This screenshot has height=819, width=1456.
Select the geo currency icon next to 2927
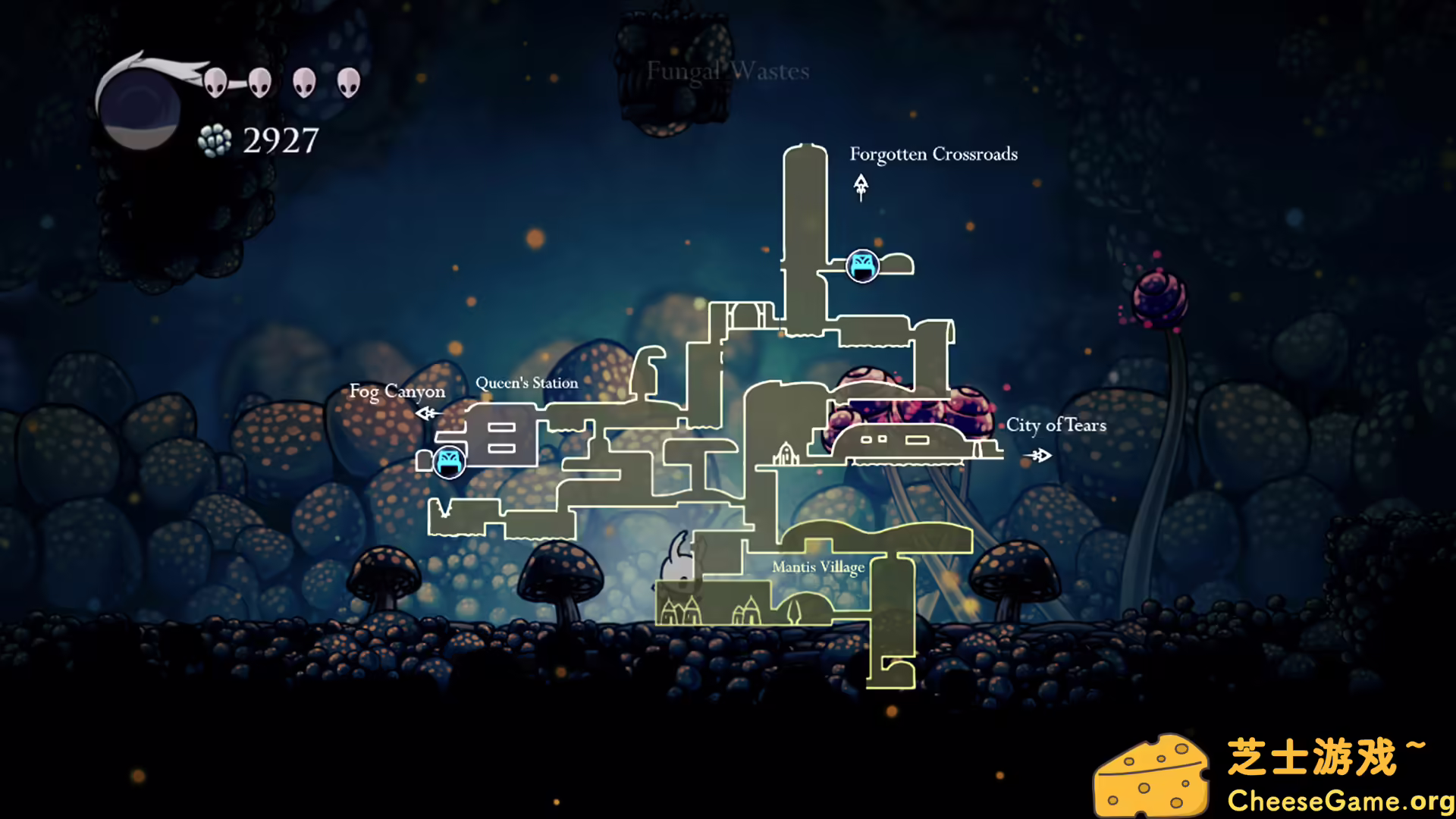[x=215, y=140]
